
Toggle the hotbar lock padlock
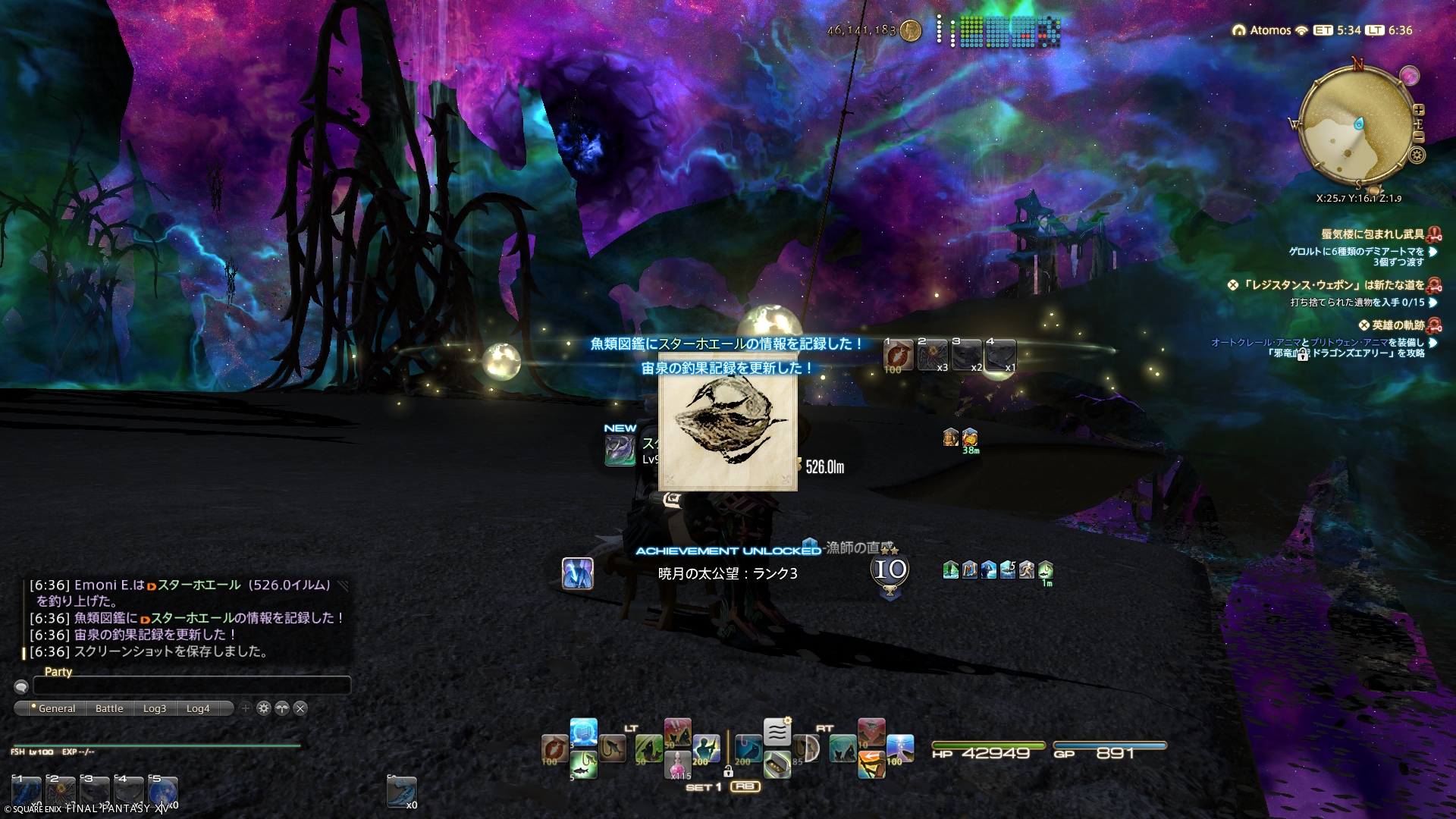(x=728, y=772)
